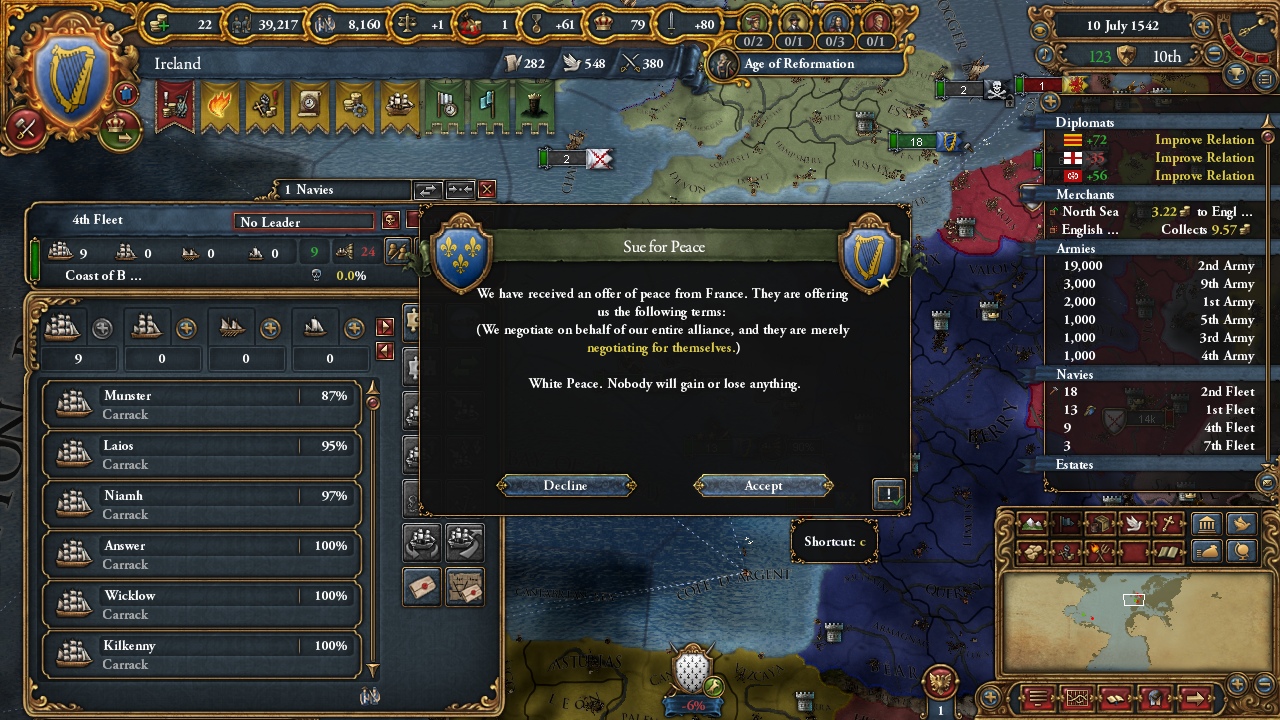
Task: Close the navy panel with red X
Action: [487, 189]
